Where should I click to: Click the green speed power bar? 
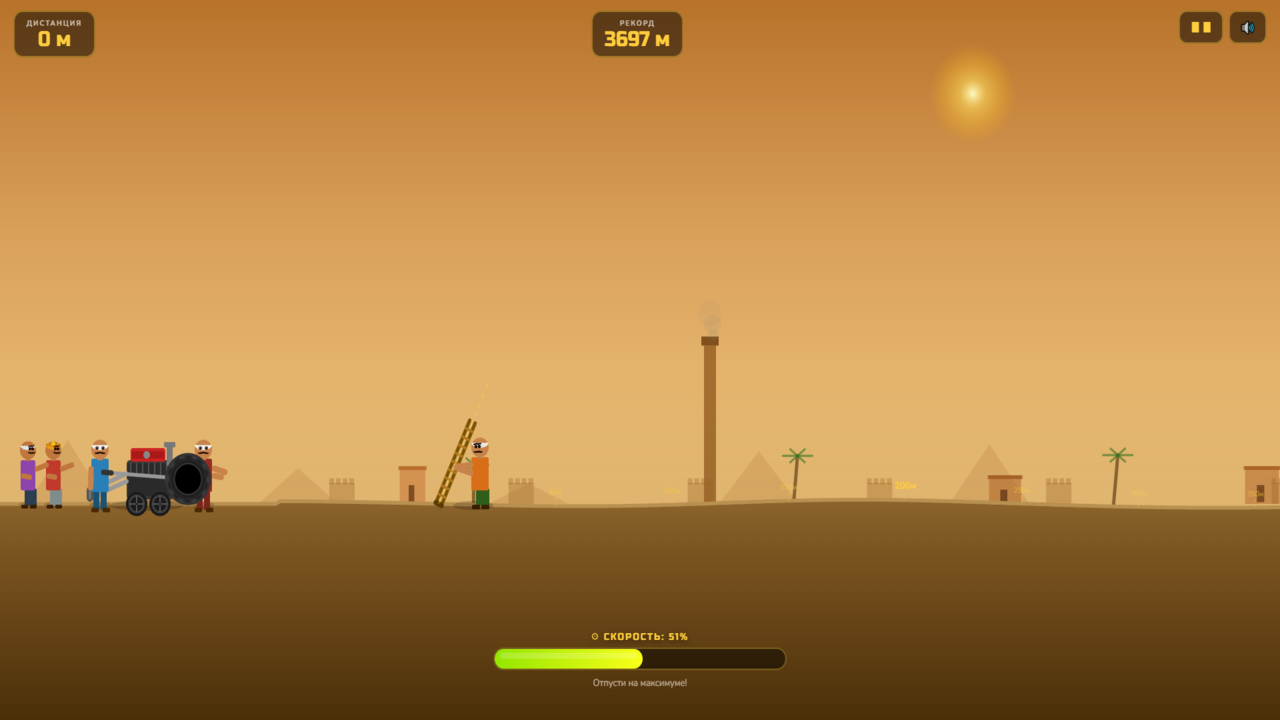(570, 658)
